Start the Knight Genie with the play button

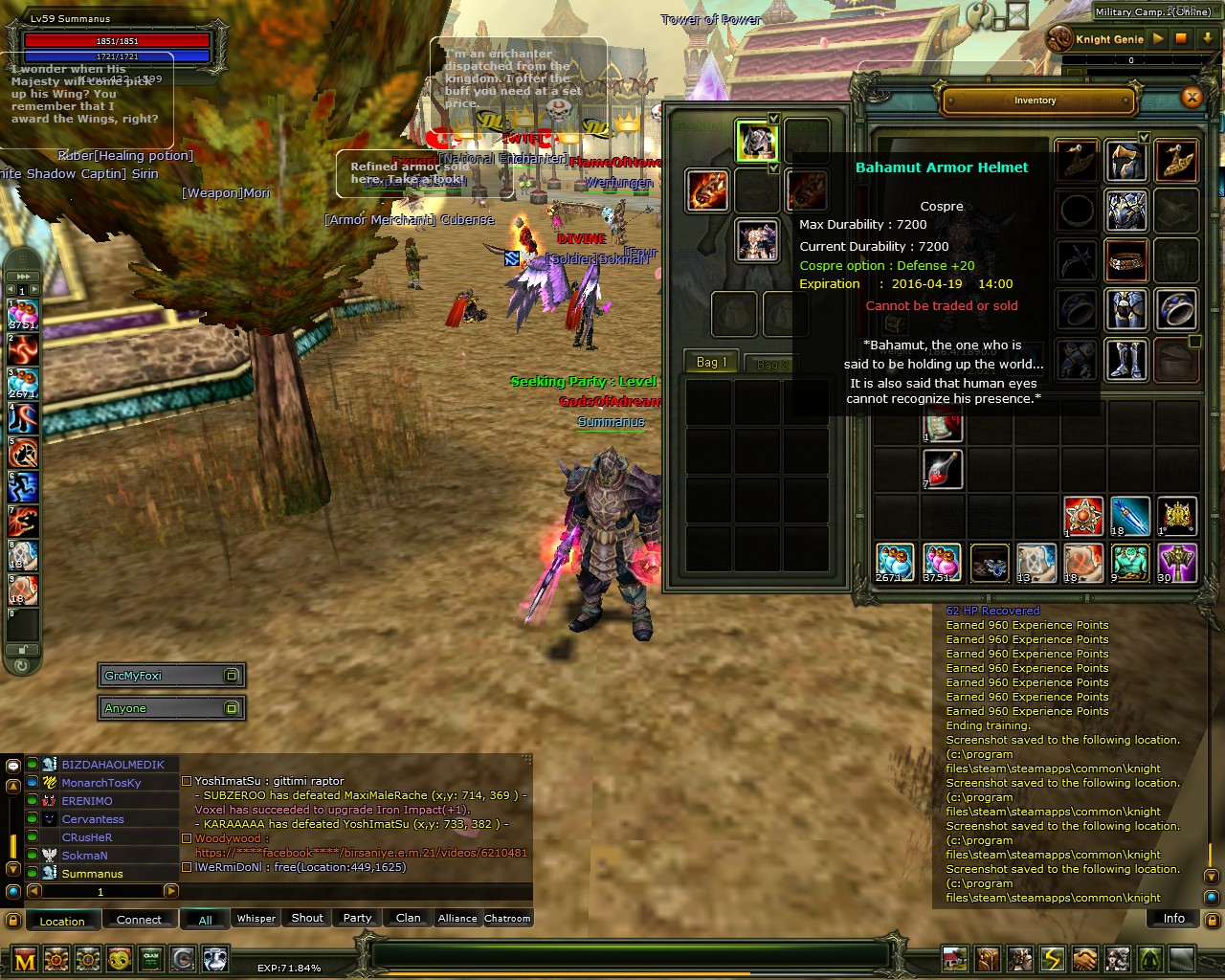click(1158, 39)
